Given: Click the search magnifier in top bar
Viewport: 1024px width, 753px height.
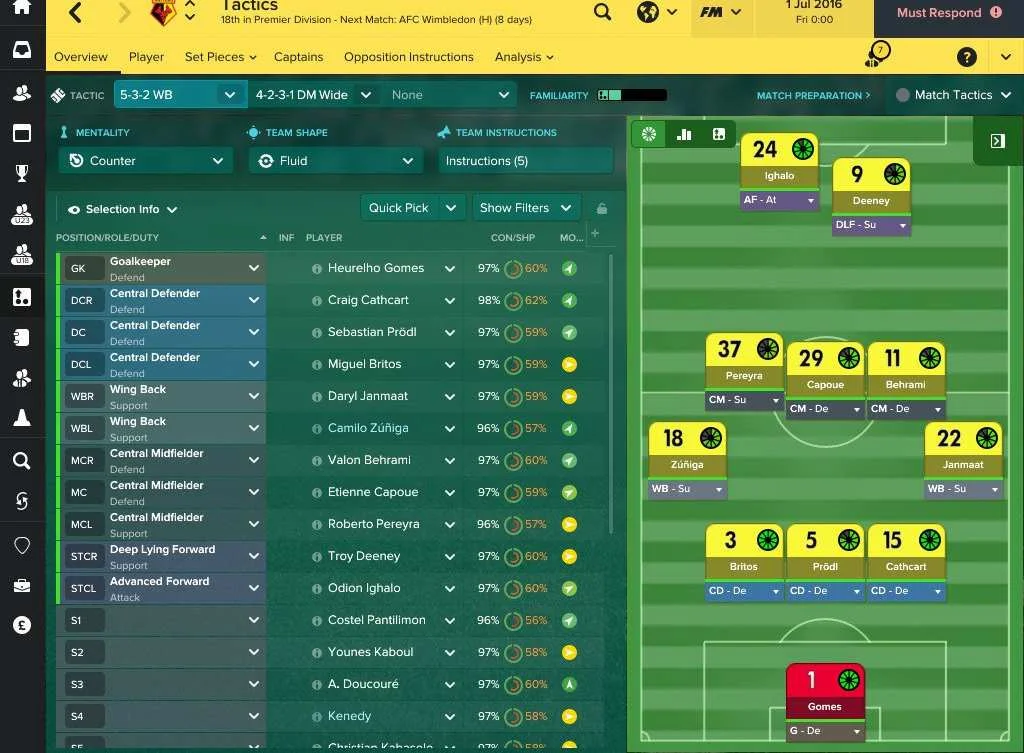Looking at the screenshot, I should (602, 13).
